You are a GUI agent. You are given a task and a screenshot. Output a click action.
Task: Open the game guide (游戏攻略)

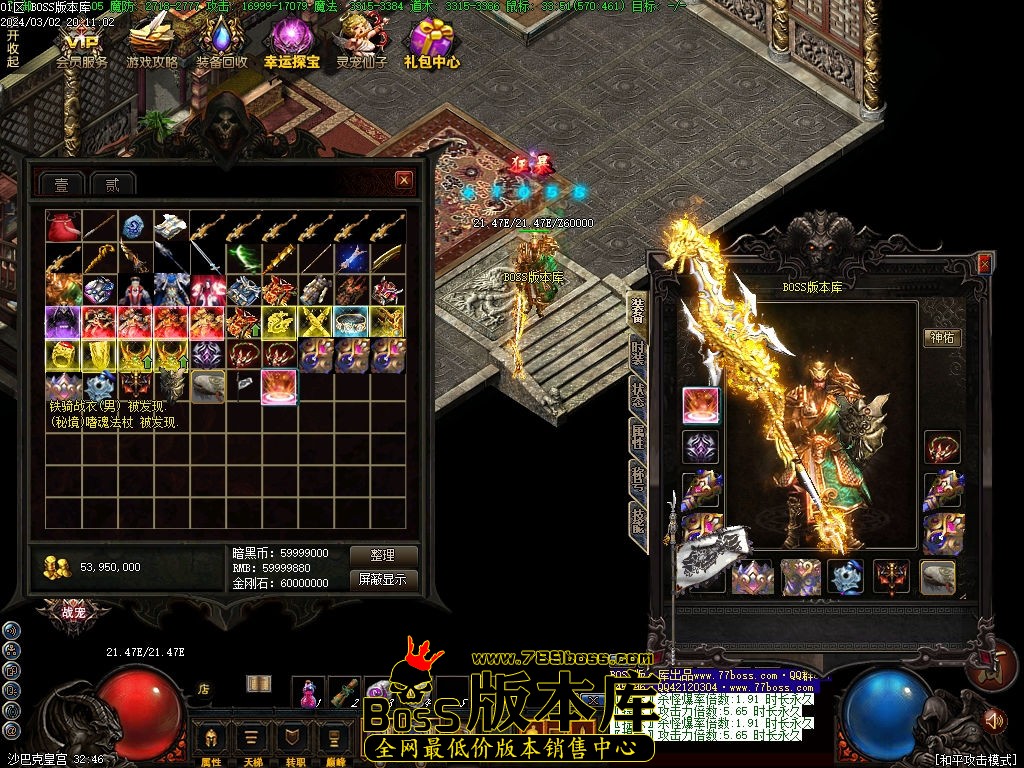(152, 47)
